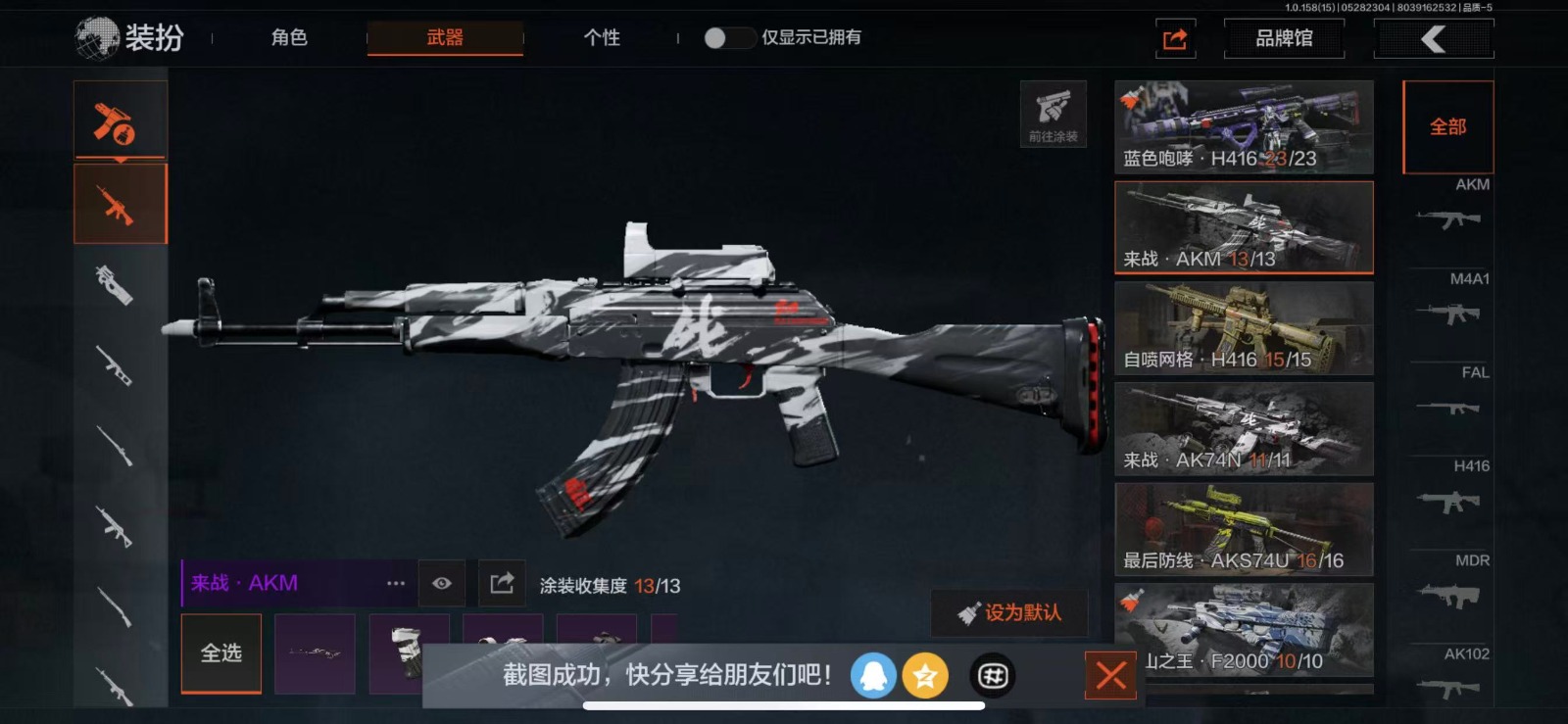This screenshot has height=724, width=1568.
Task: Open 前往涂装 skin painting shortcut
Action: coord(1053,114)
